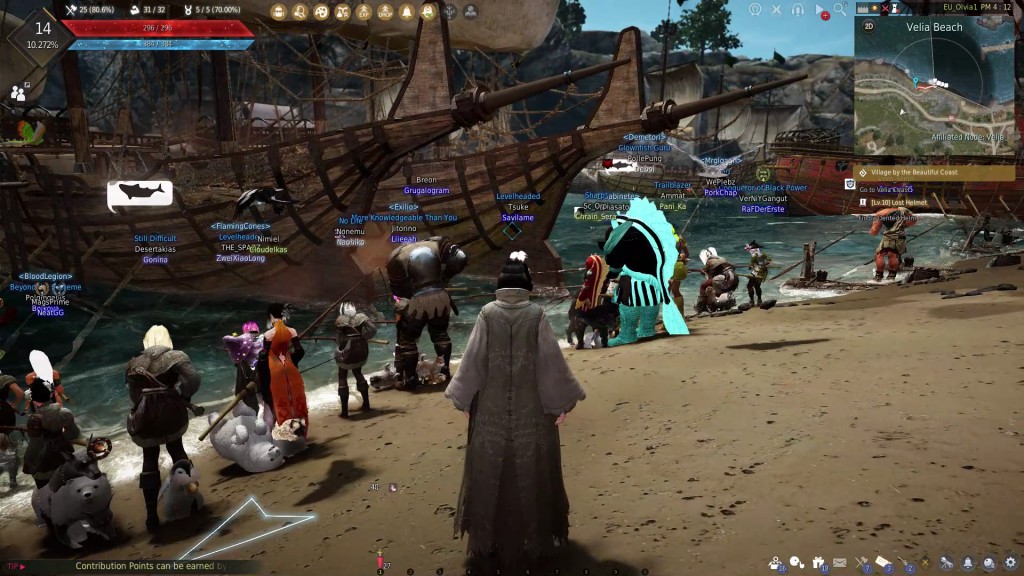Click the white shark speech bubble
Viewport: 1024px width, 576px height.
139,192
